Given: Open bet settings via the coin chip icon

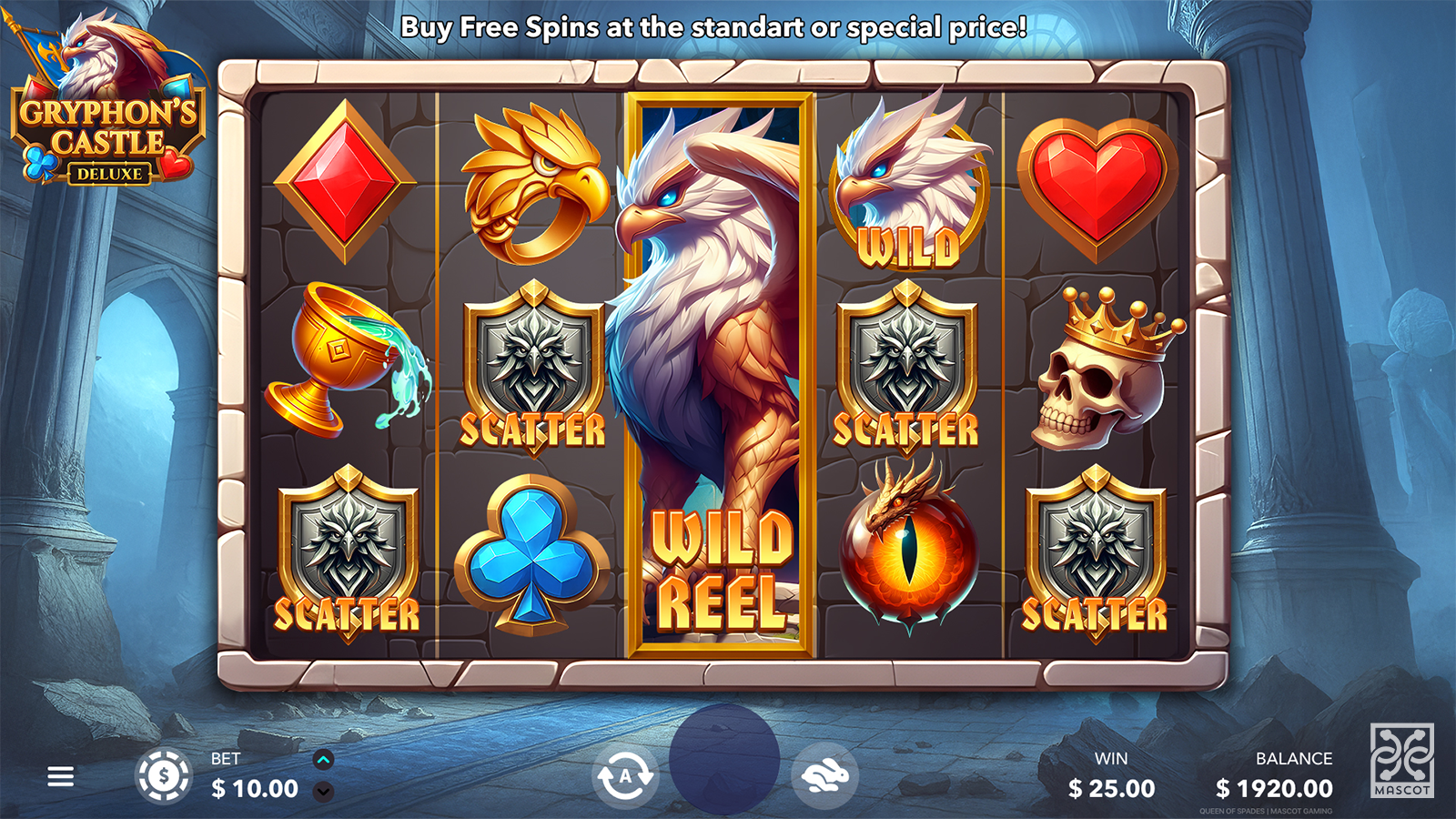Looking at the screenshot, I should [x=164, y=776].
